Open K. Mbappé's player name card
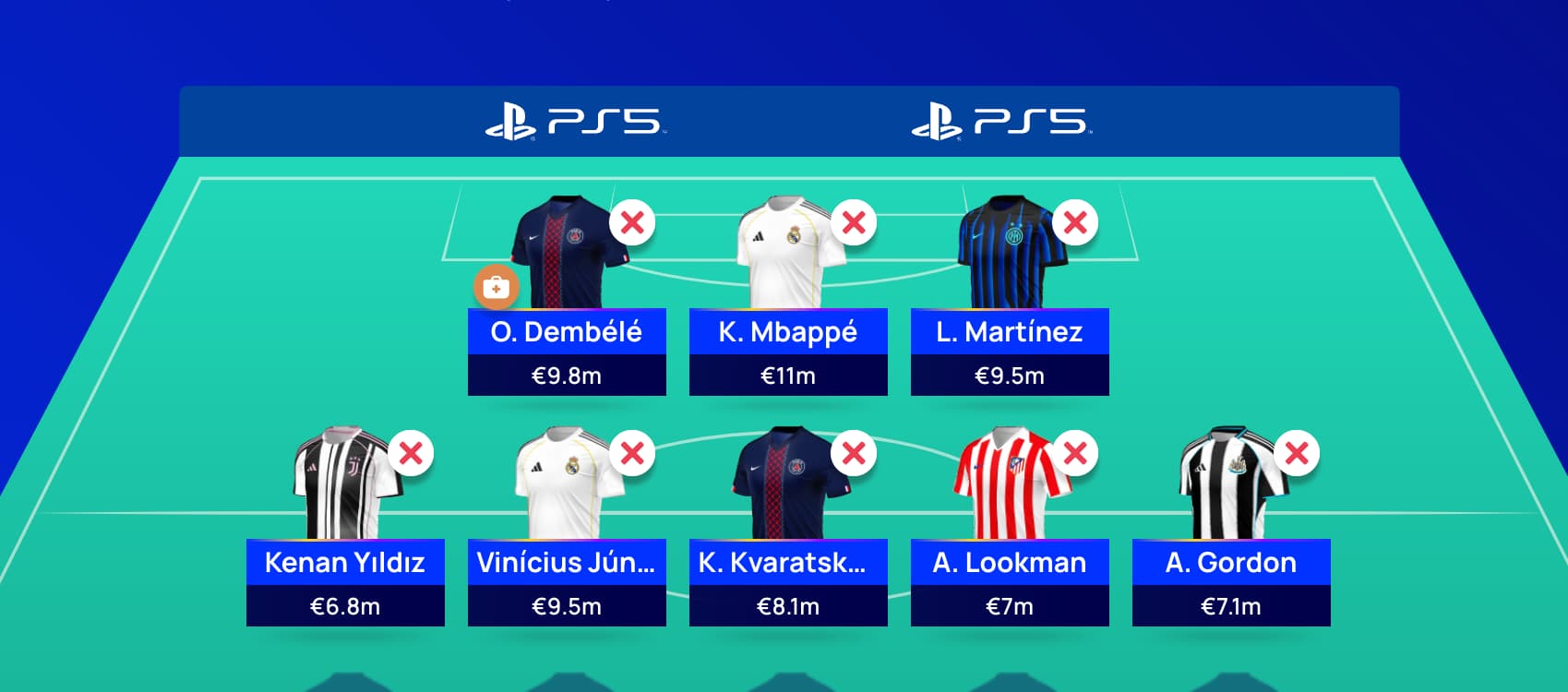Screen dimensions: 1568x692 tap(787, 333)
